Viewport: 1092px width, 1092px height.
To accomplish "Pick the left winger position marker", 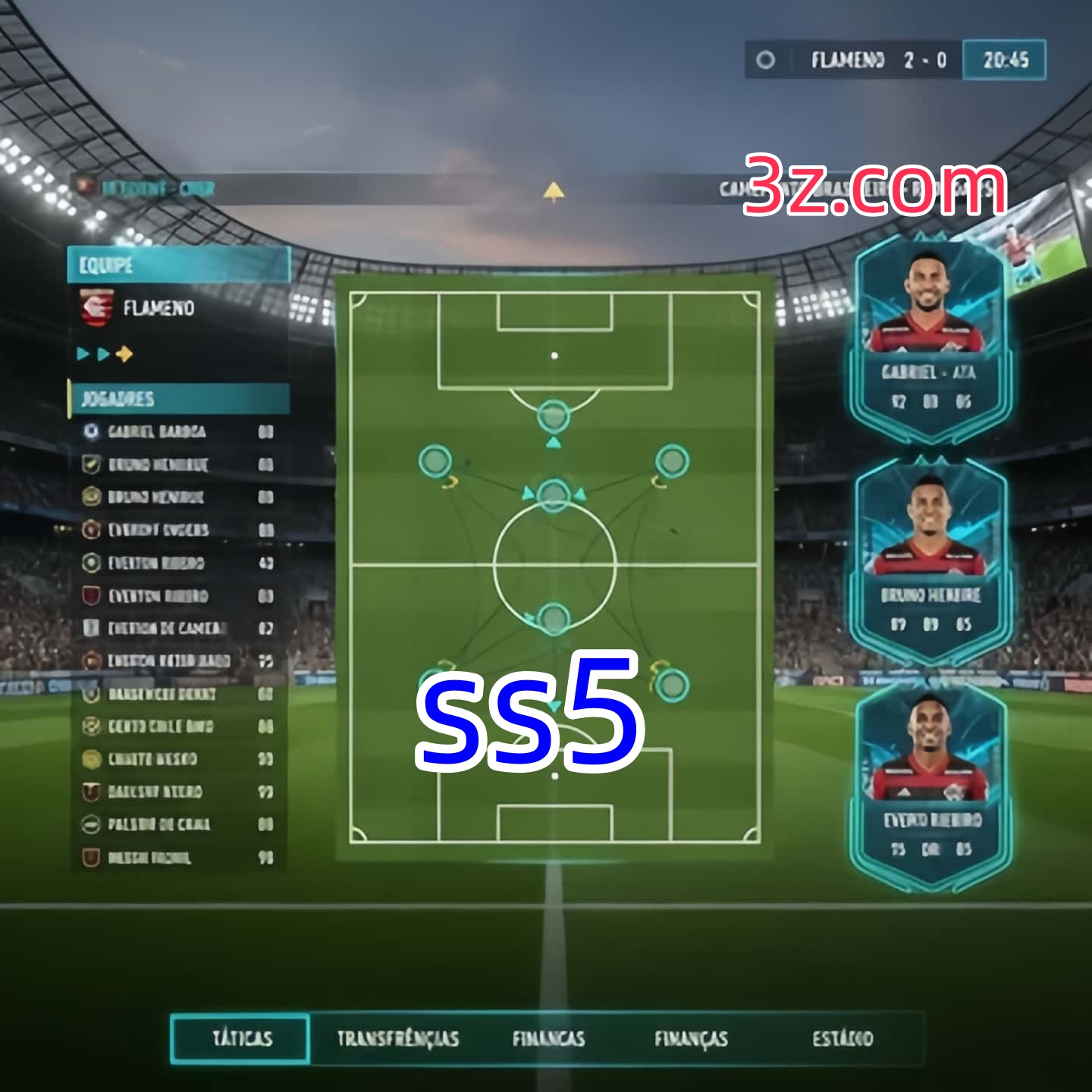I will 435,461.
